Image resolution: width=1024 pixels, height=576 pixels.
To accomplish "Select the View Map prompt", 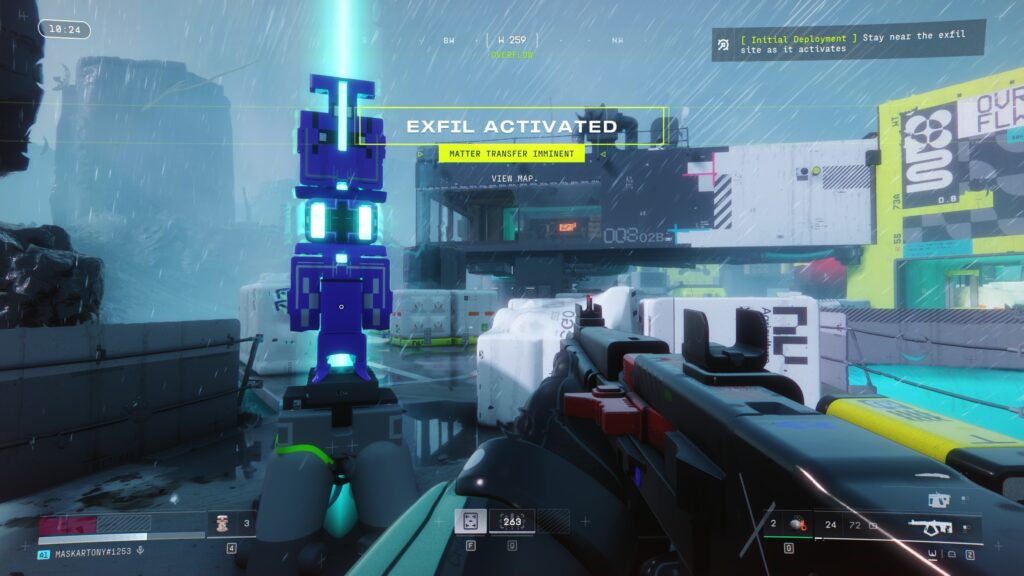I will tap(514, 179).
